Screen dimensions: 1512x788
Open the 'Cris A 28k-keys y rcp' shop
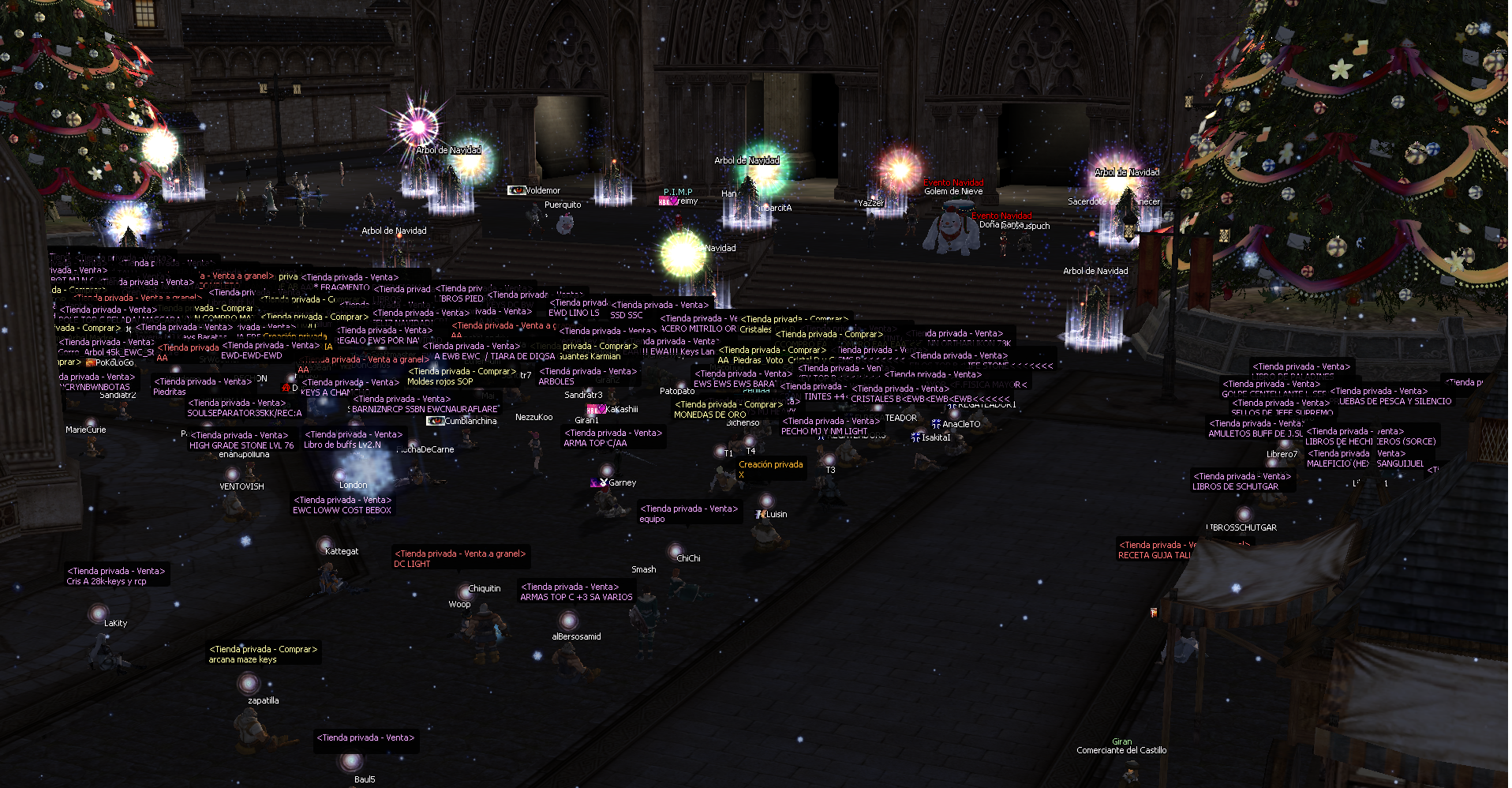pyautogui.click(x=116, y=576)
